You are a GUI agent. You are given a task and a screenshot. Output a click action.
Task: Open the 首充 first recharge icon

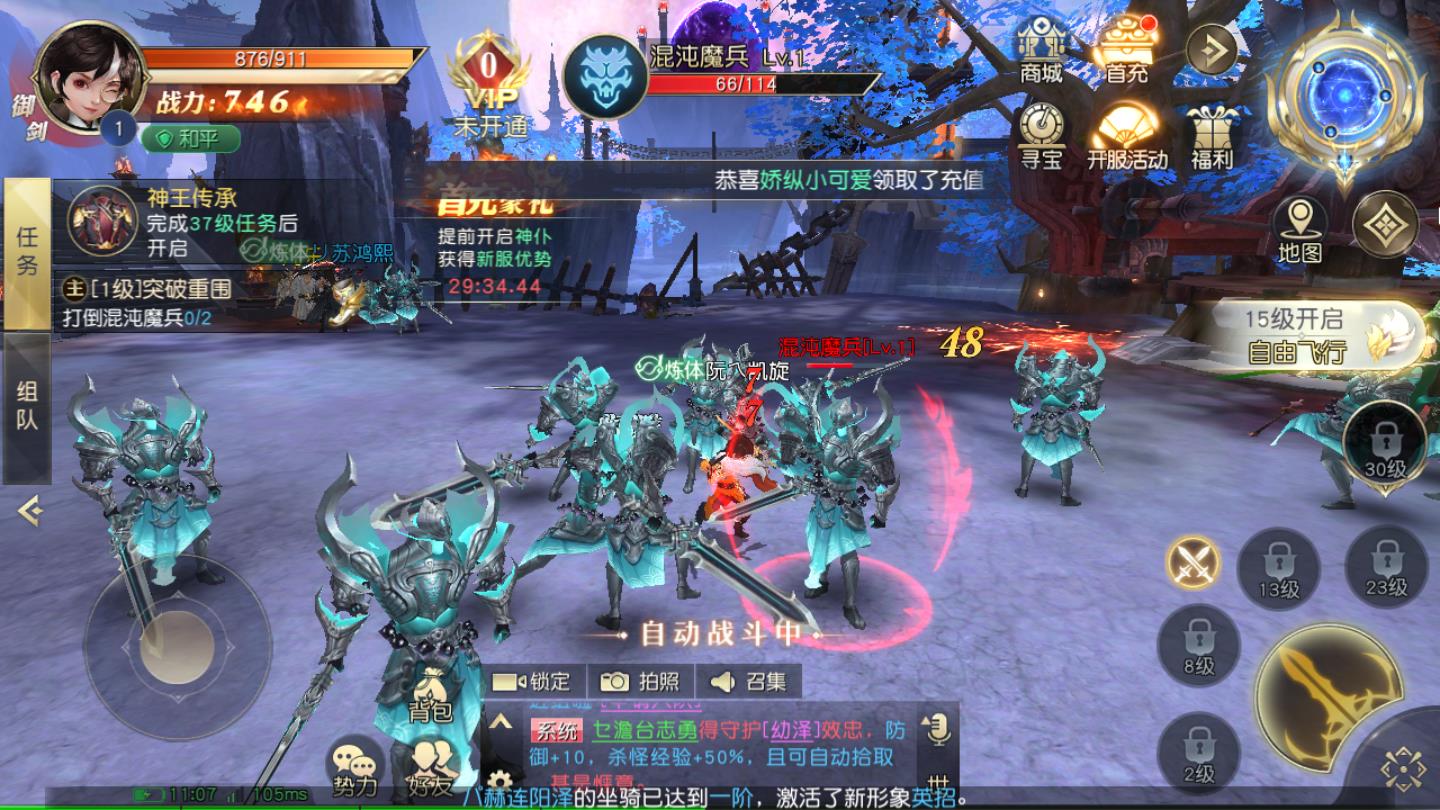[1125, 50]
